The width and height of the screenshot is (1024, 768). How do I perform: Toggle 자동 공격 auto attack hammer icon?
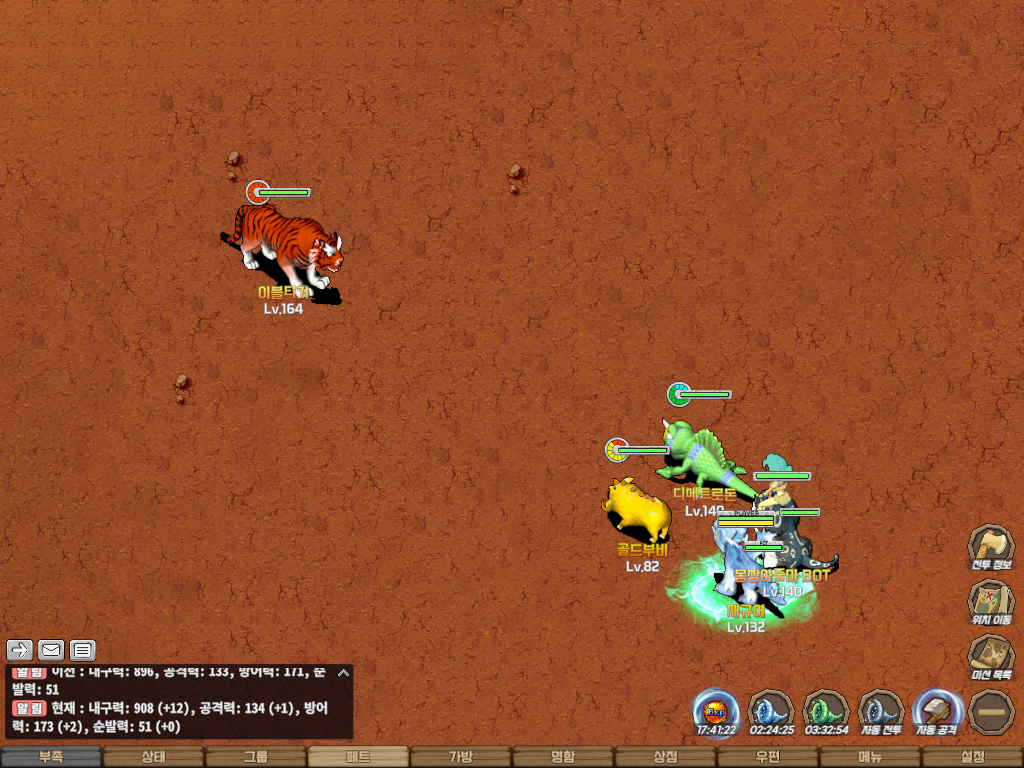[937, 711]
